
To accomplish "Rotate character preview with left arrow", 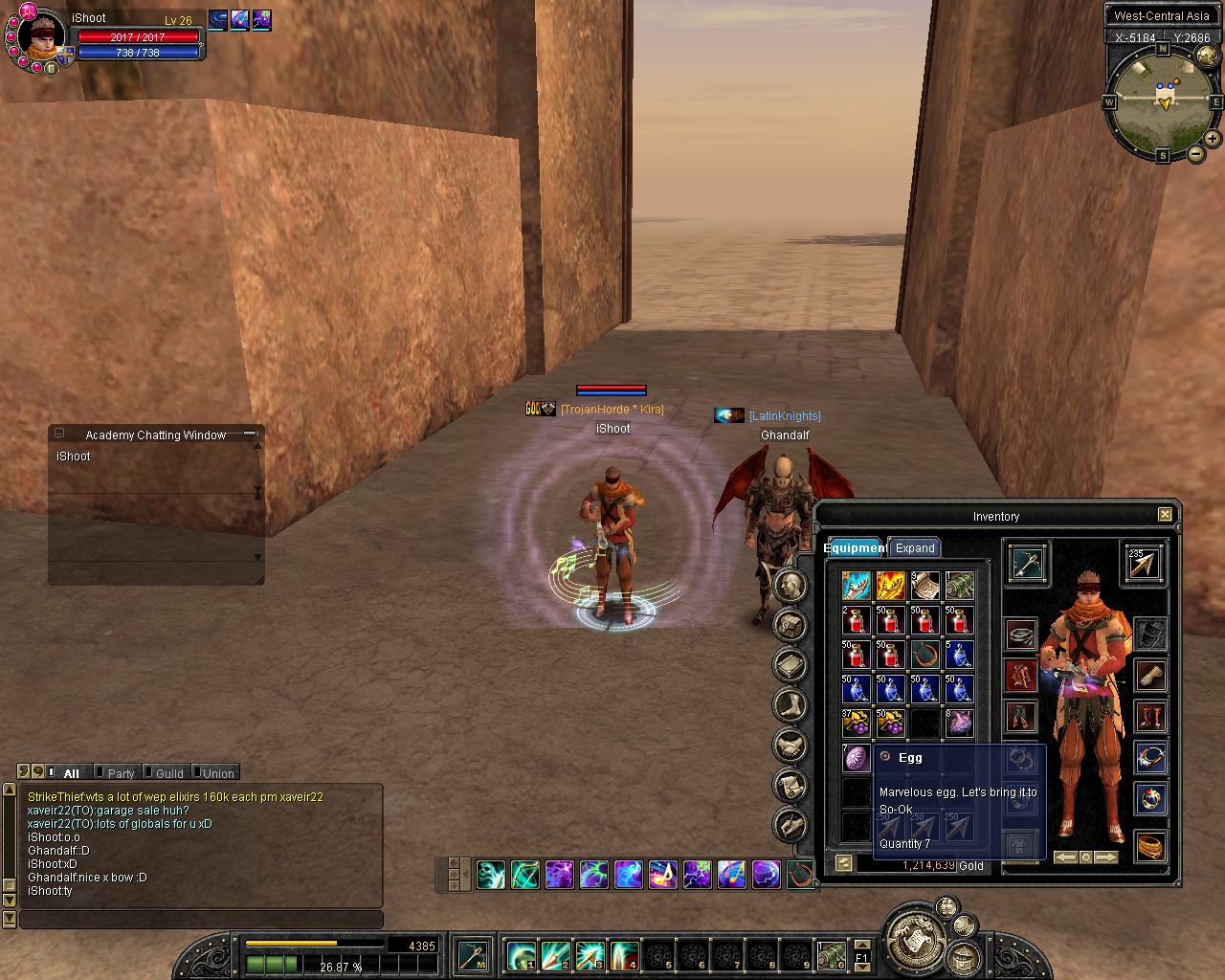I will click(1064, 857).
